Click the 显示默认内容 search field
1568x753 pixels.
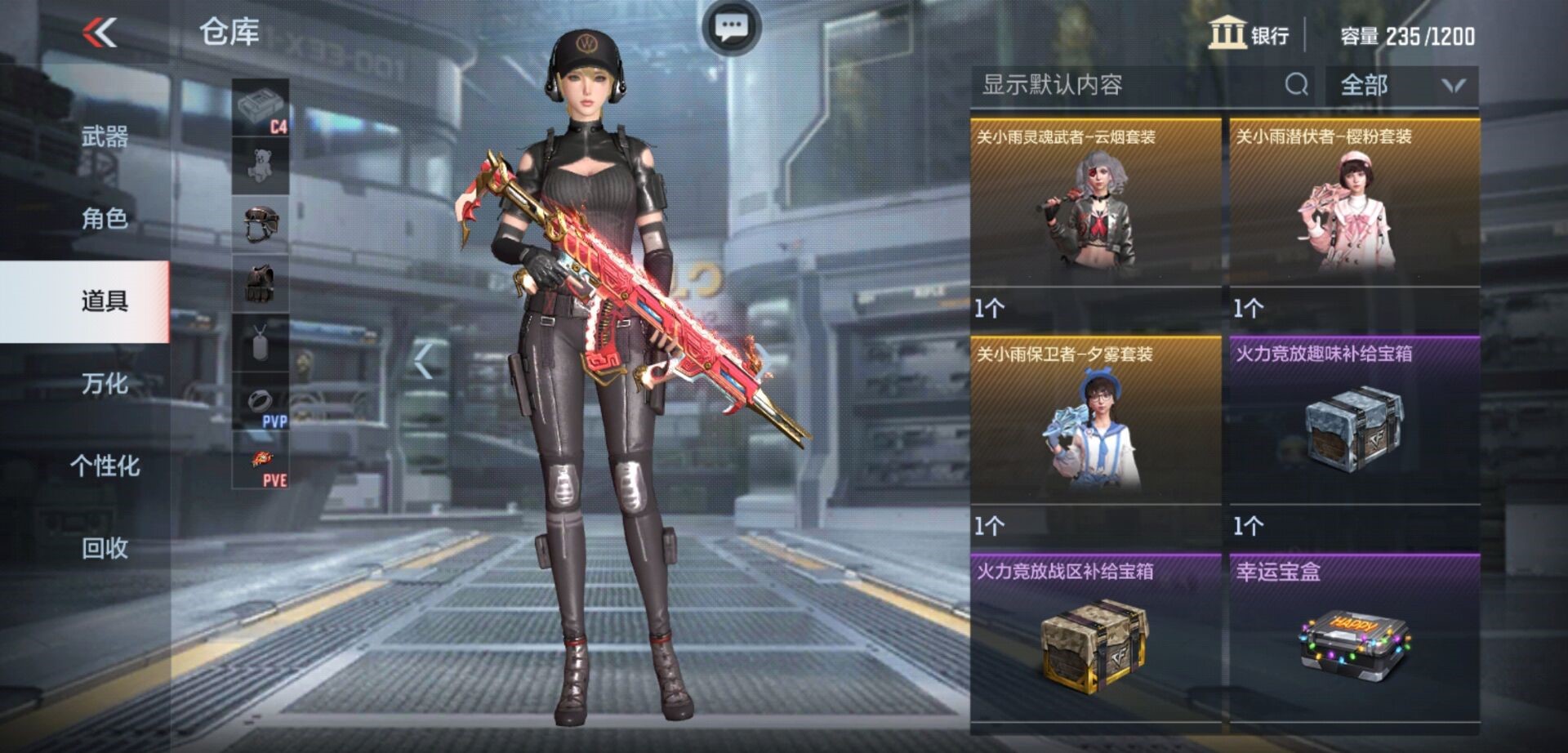pos(1127,85)
